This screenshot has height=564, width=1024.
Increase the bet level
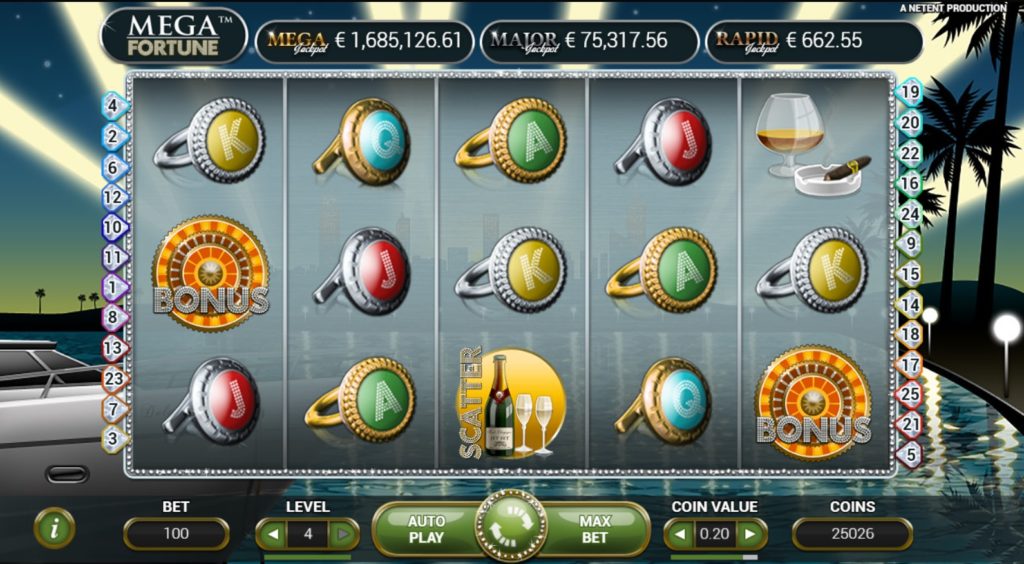[343, 534]
